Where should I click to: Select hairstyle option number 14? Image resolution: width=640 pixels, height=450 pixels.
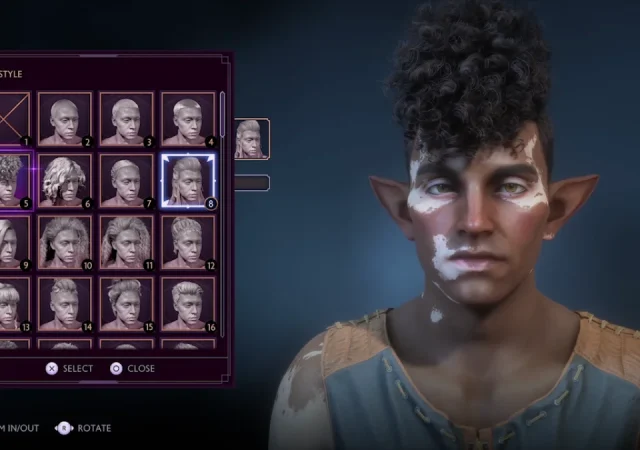[65, 303]
